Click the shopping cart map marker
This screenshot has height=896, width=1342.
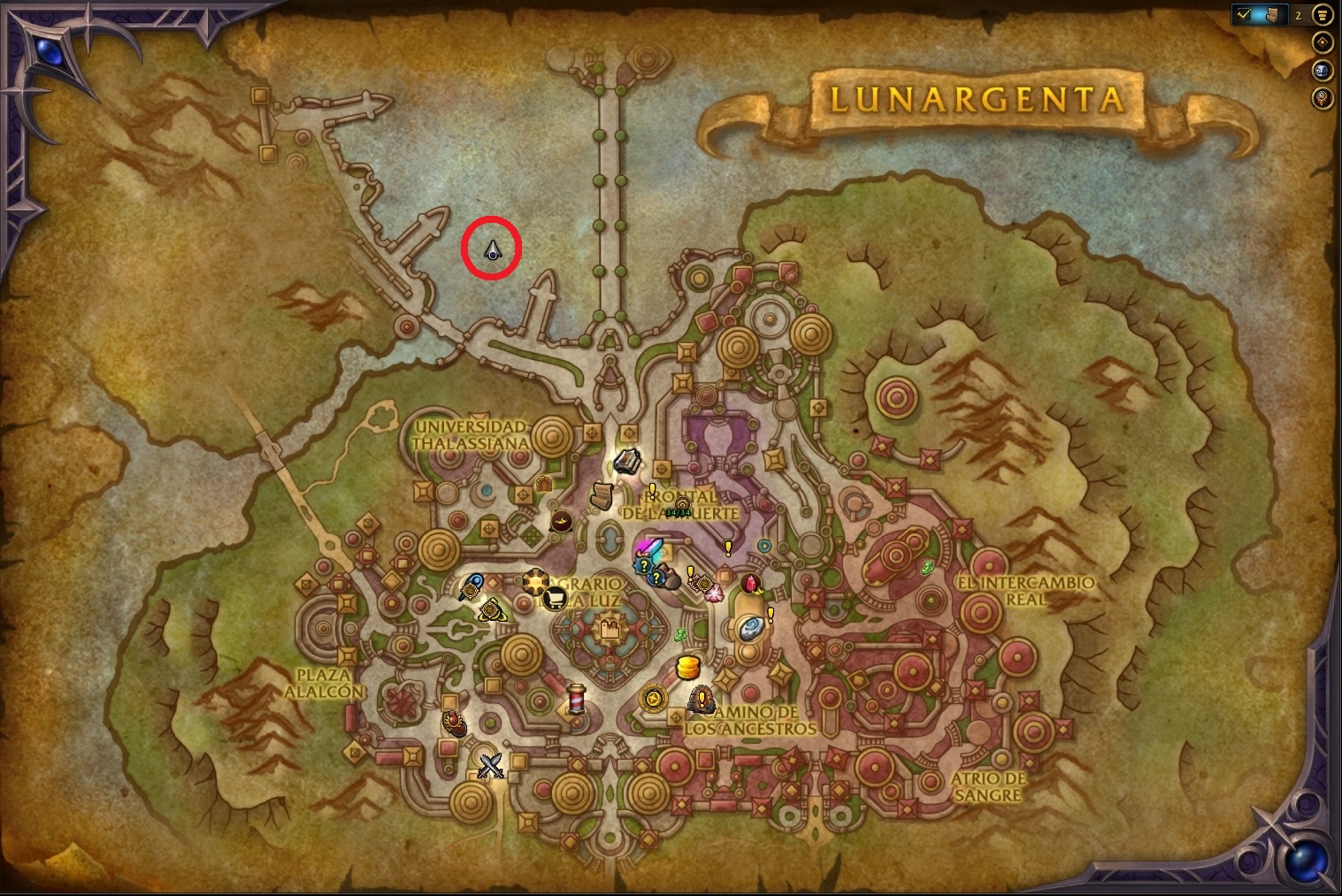[x=555, y=599]
